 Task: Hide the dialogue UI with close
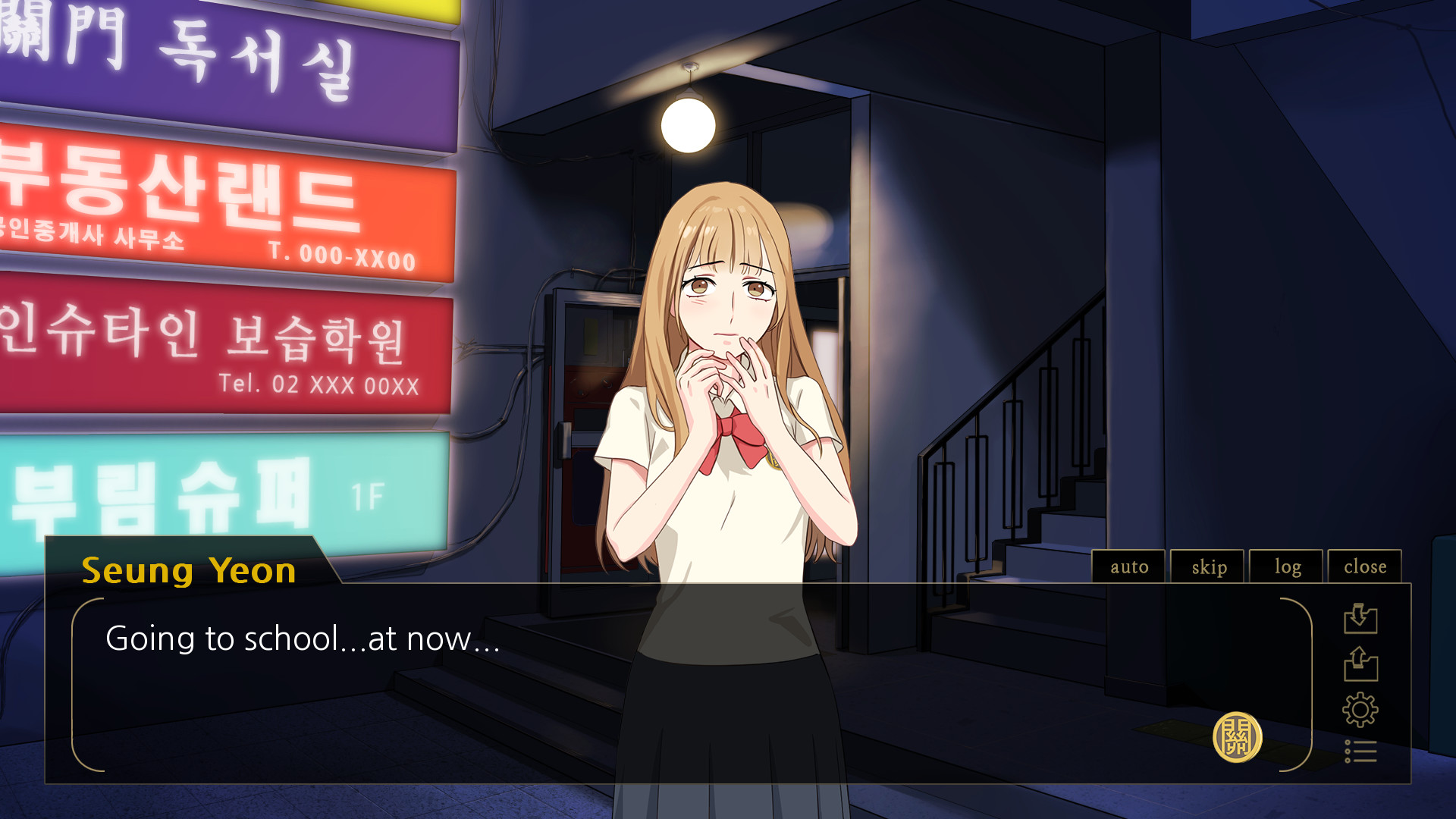(1364, 566)
